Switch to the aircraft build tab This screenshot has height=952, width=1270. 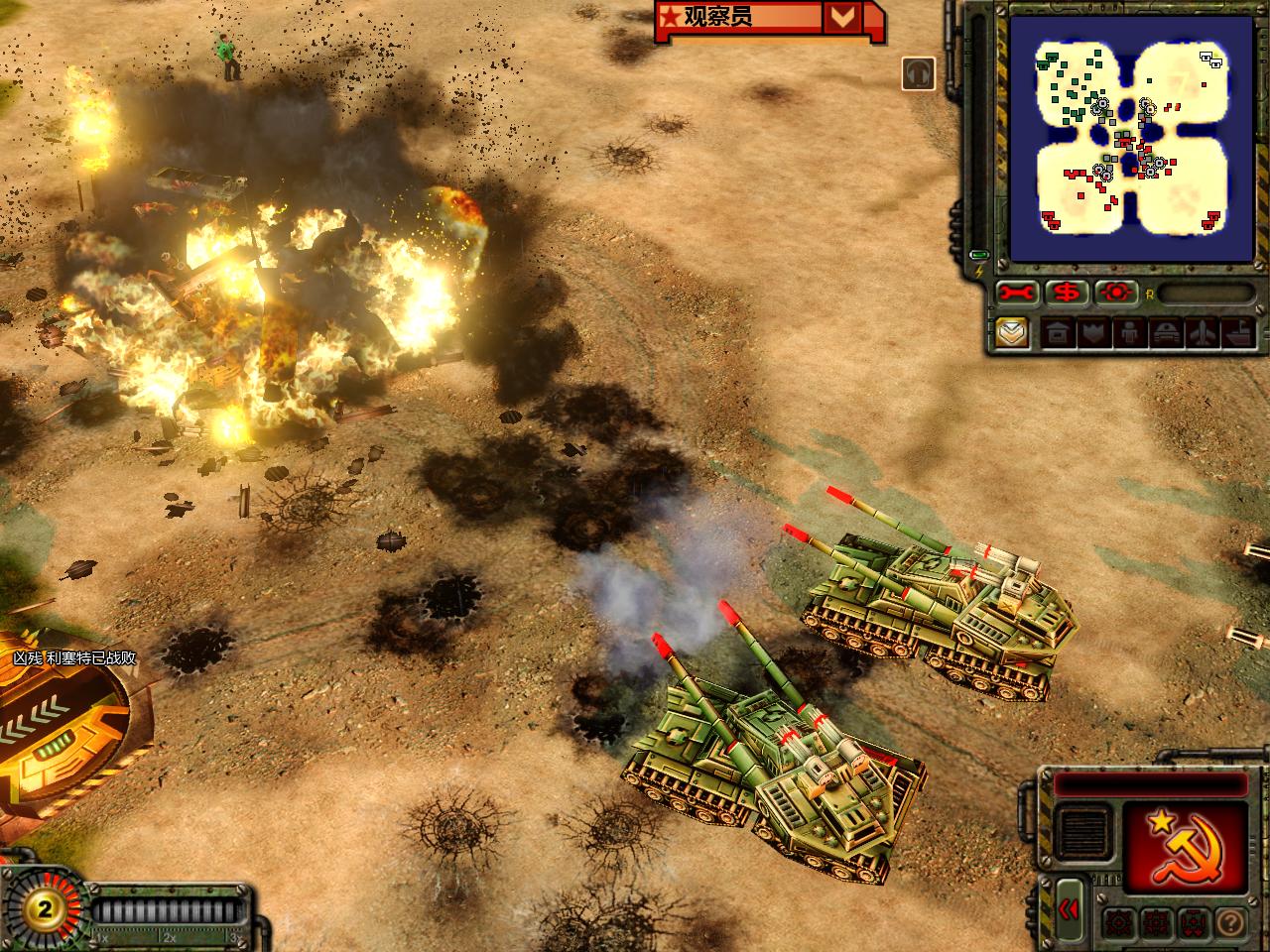pos(1203,333)
